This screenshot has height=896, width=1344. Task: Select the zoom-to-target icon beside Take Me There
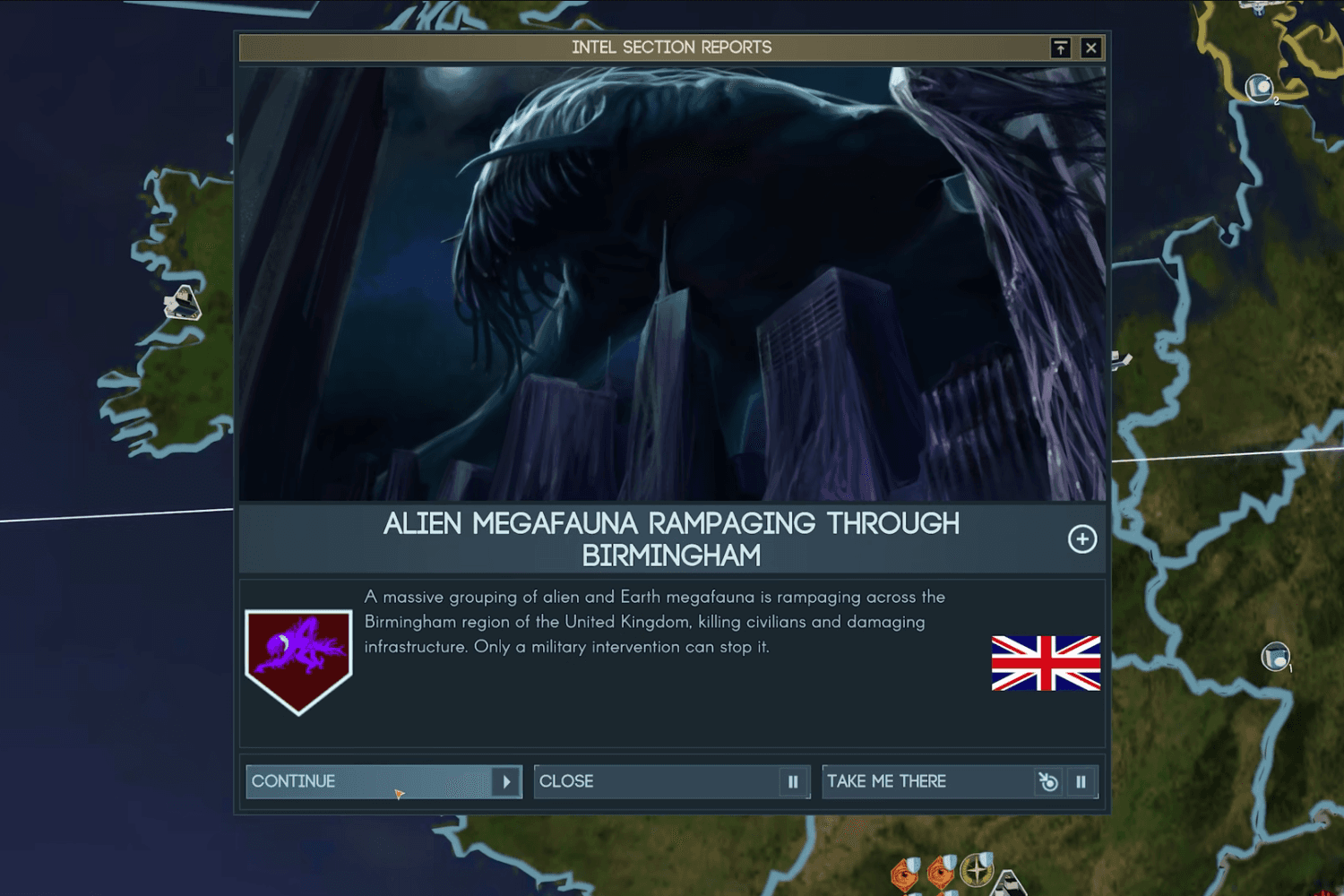[1047, 781]
